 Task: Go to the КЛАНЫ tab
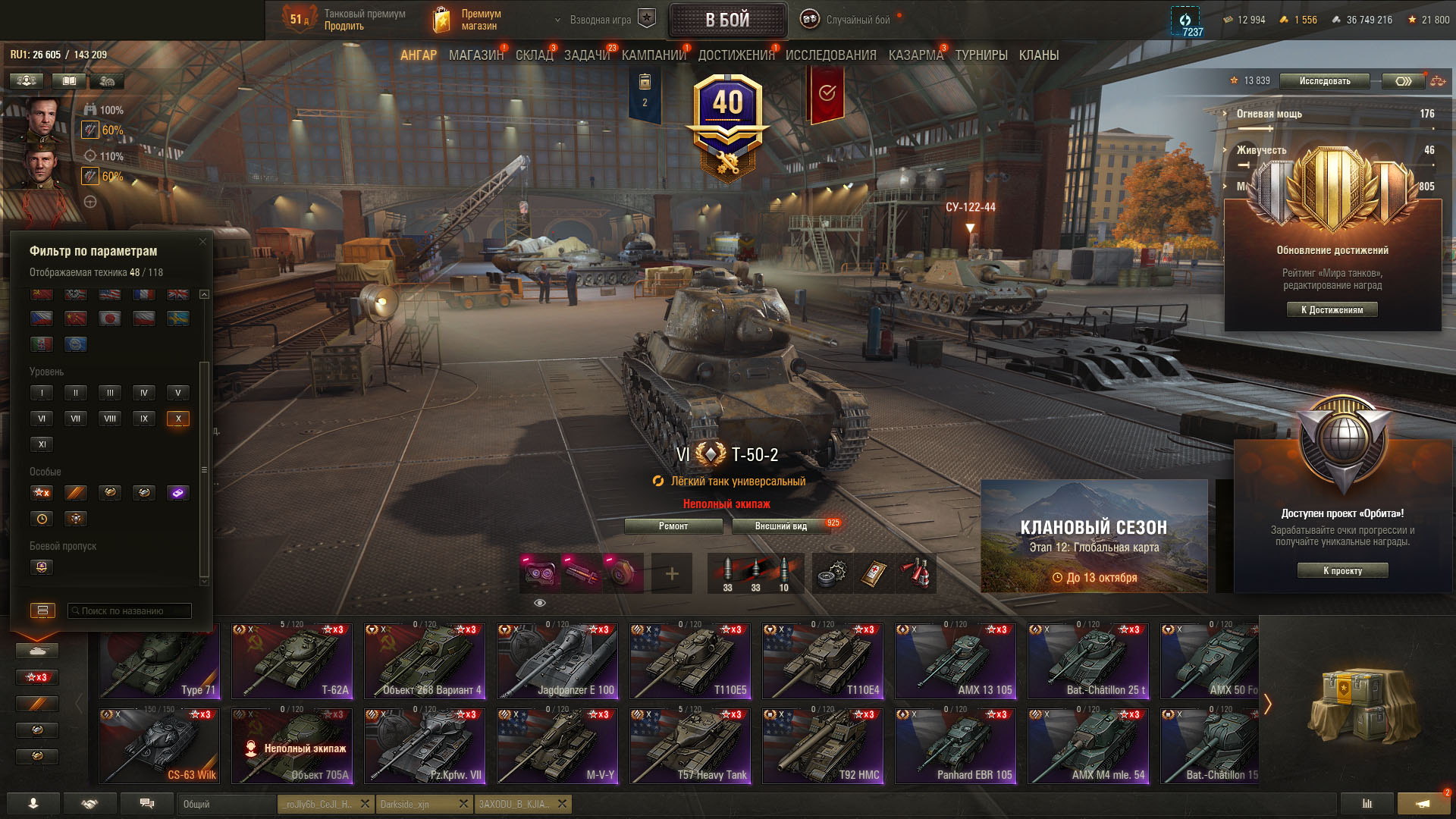coord(1038,55)
